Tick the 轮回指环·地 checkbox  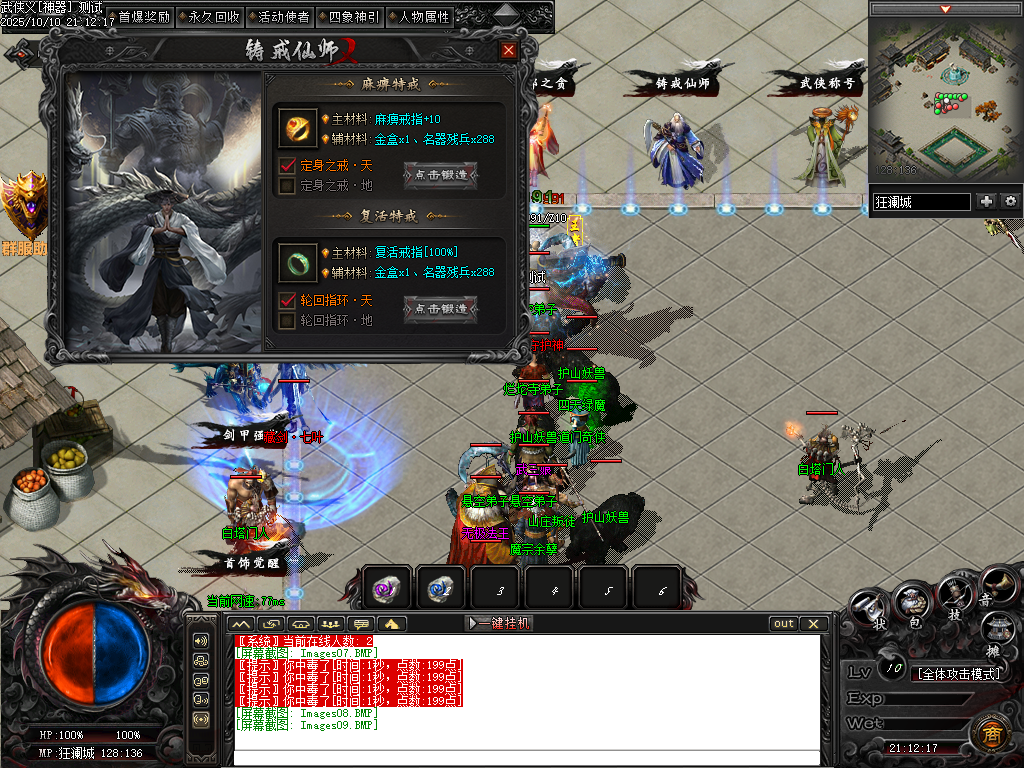[x=288, y=320]
